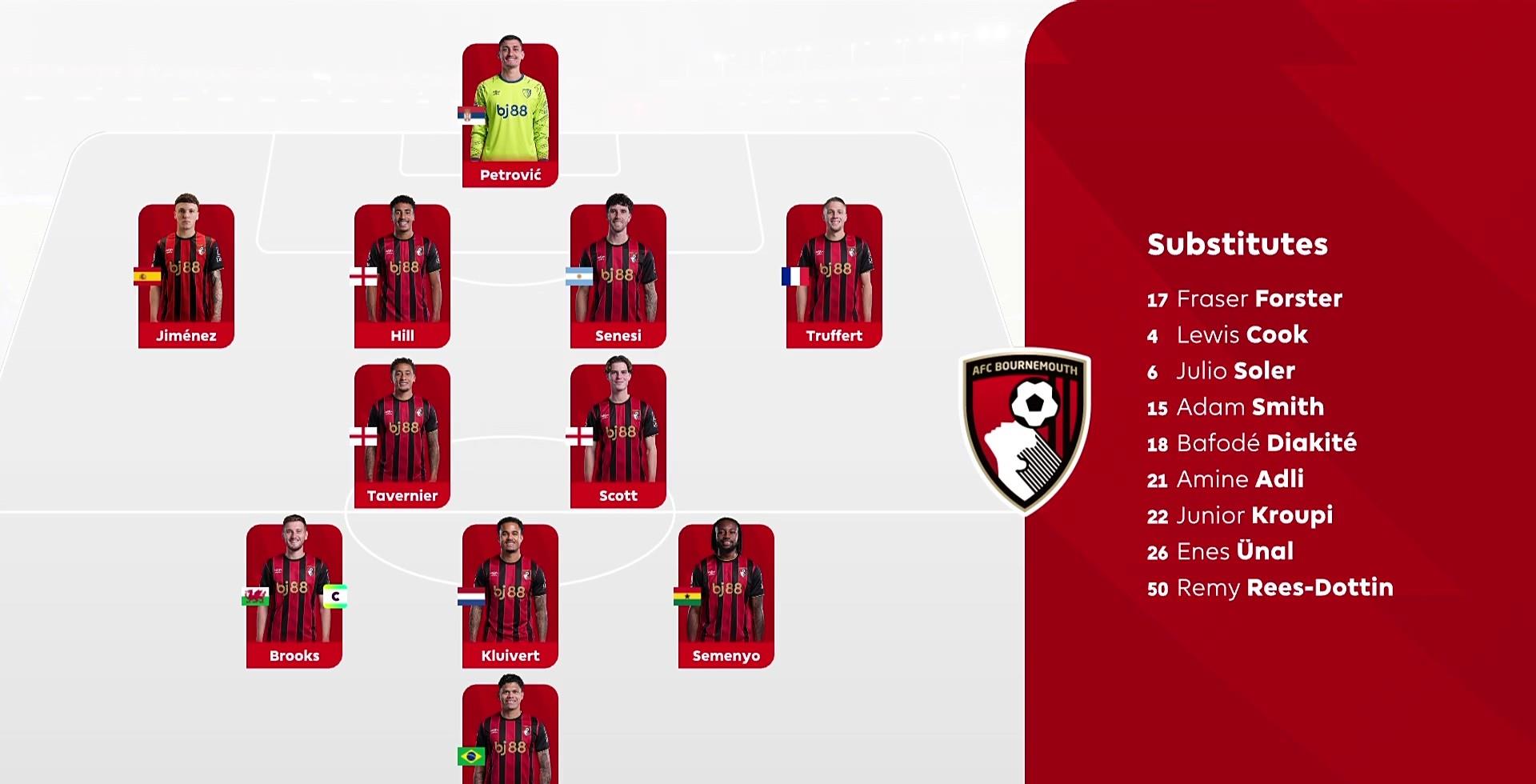Click the Hill defender card
The image size is (1536, 784).
click(402, 275)
